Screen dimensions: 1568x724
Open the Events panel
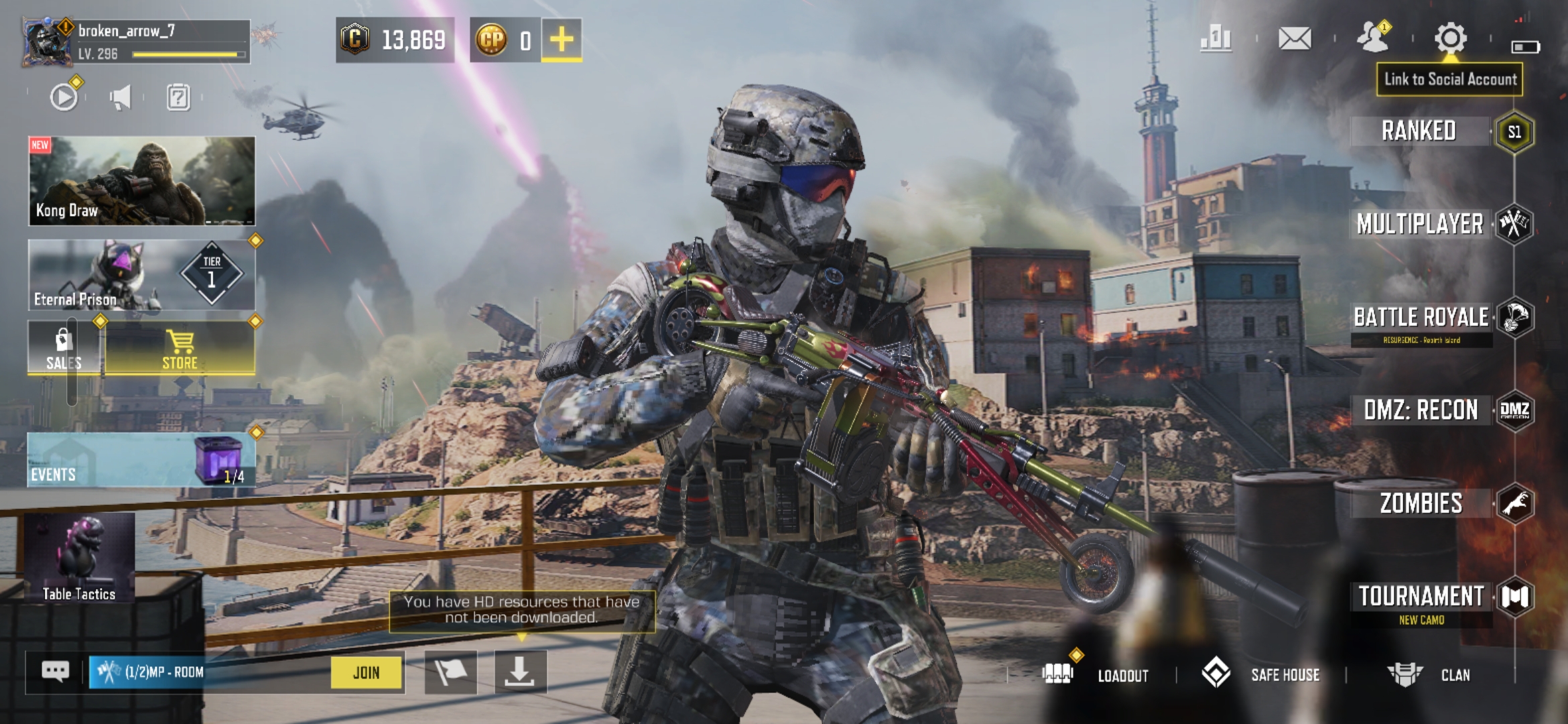141,460
